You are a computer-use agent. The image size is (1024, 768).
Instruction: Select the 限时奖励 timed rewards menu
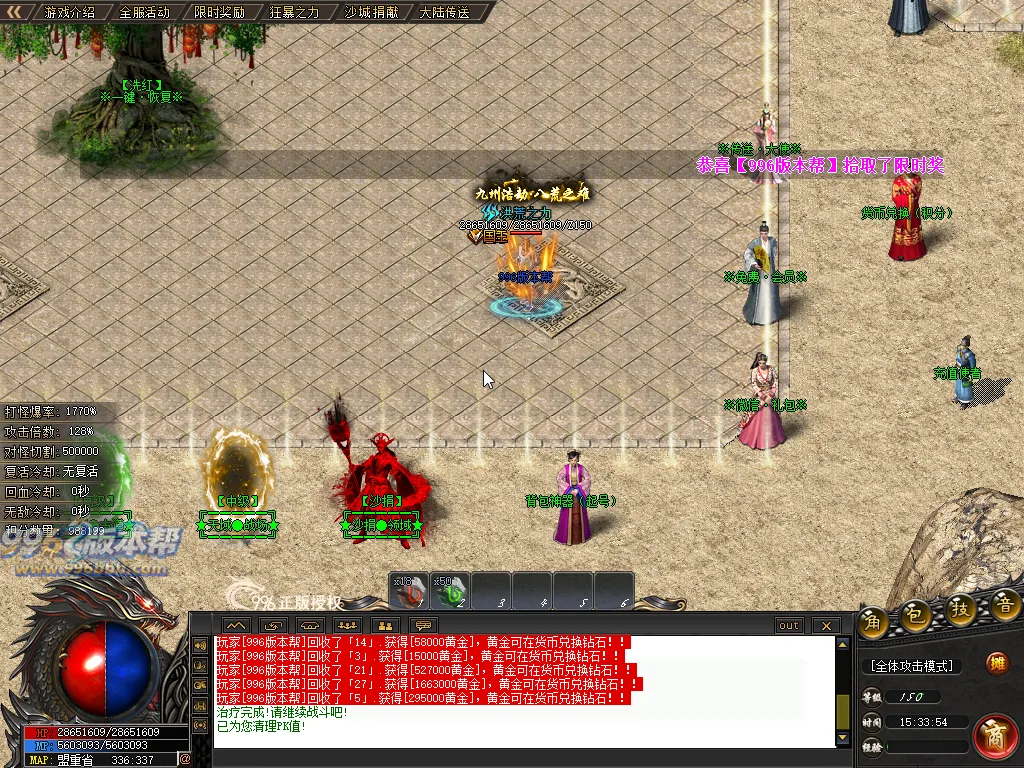tap(219, 13)
